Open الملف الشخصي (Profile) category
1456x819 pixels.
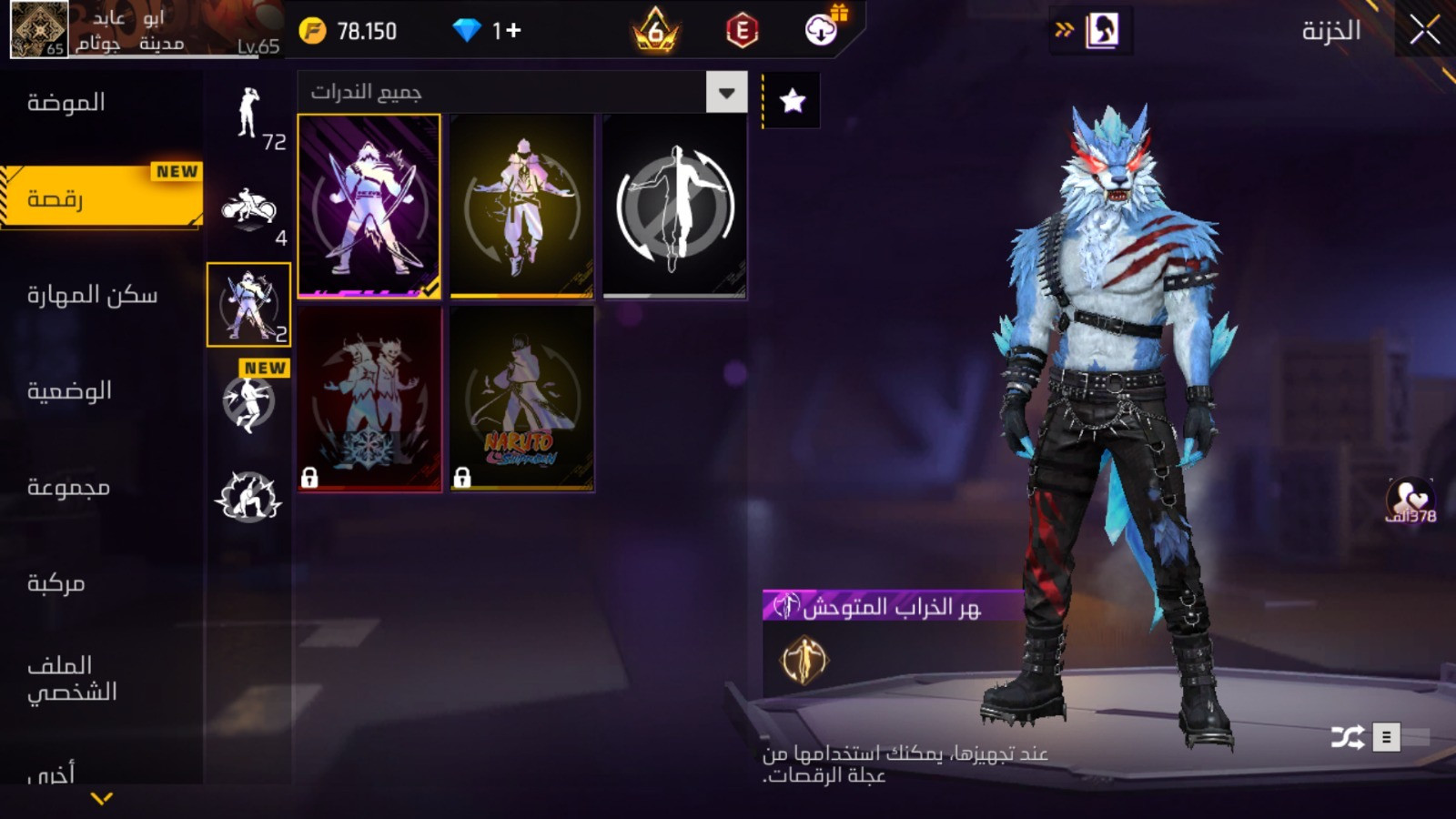(72, 678)
